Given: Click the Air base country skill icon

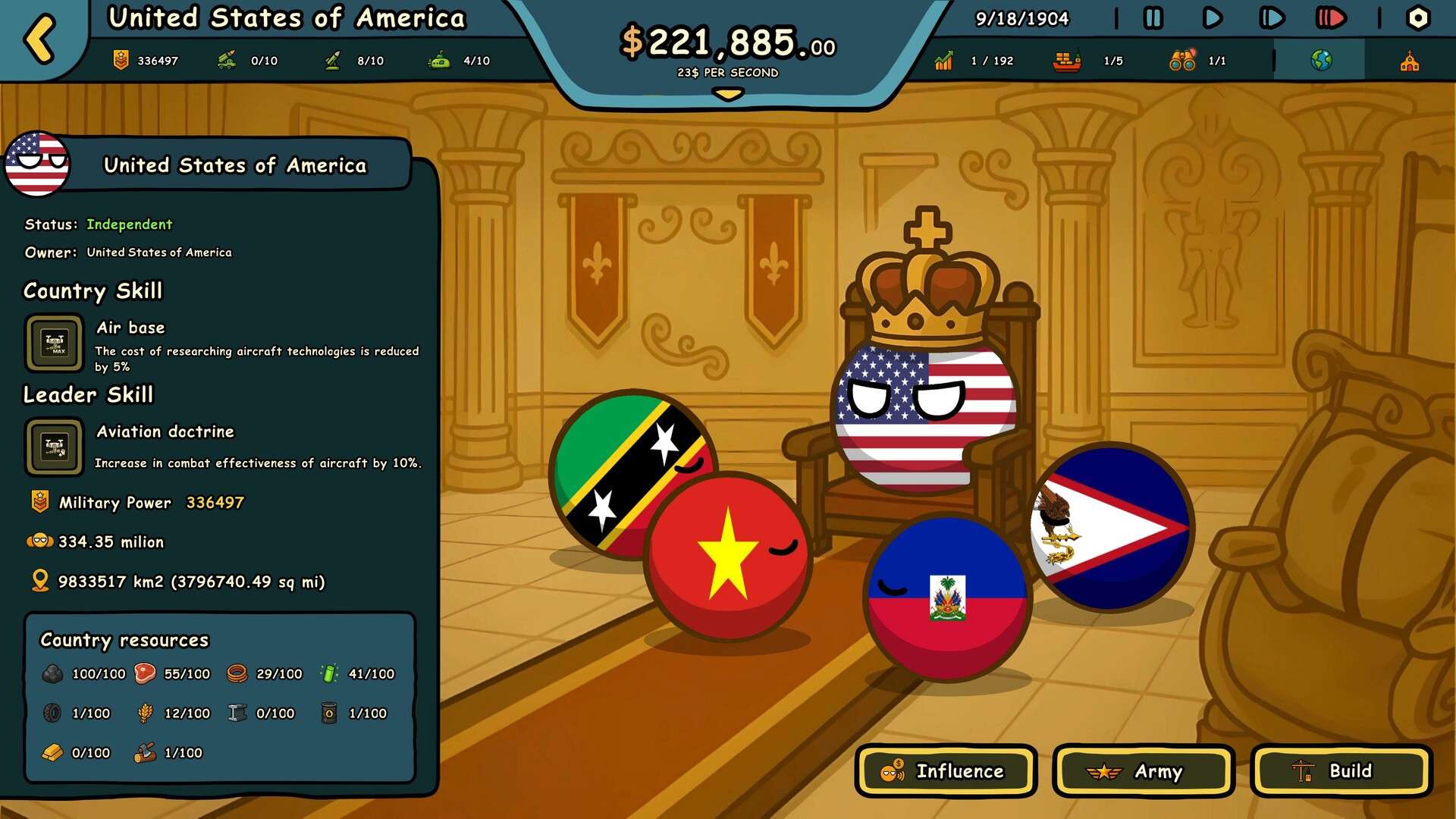Looking at the screenshot, I should 53,343.
